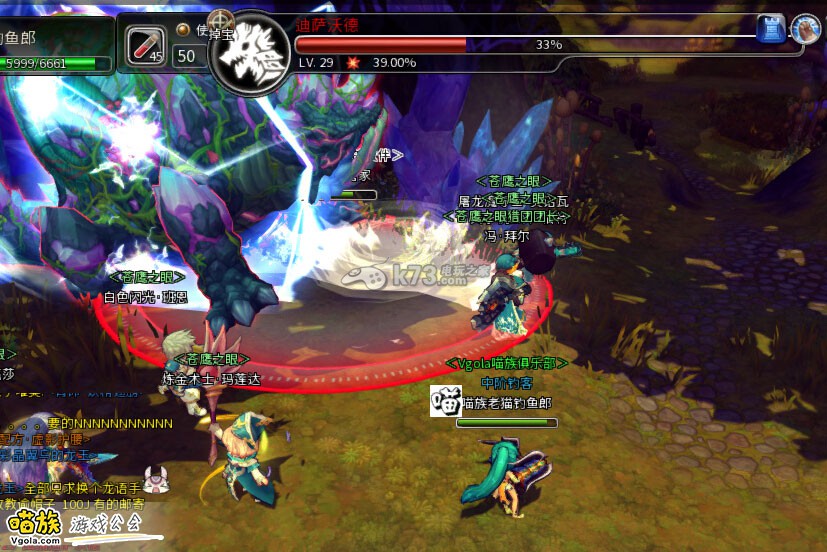Click the round portrait icon in corner

[805, 29]
